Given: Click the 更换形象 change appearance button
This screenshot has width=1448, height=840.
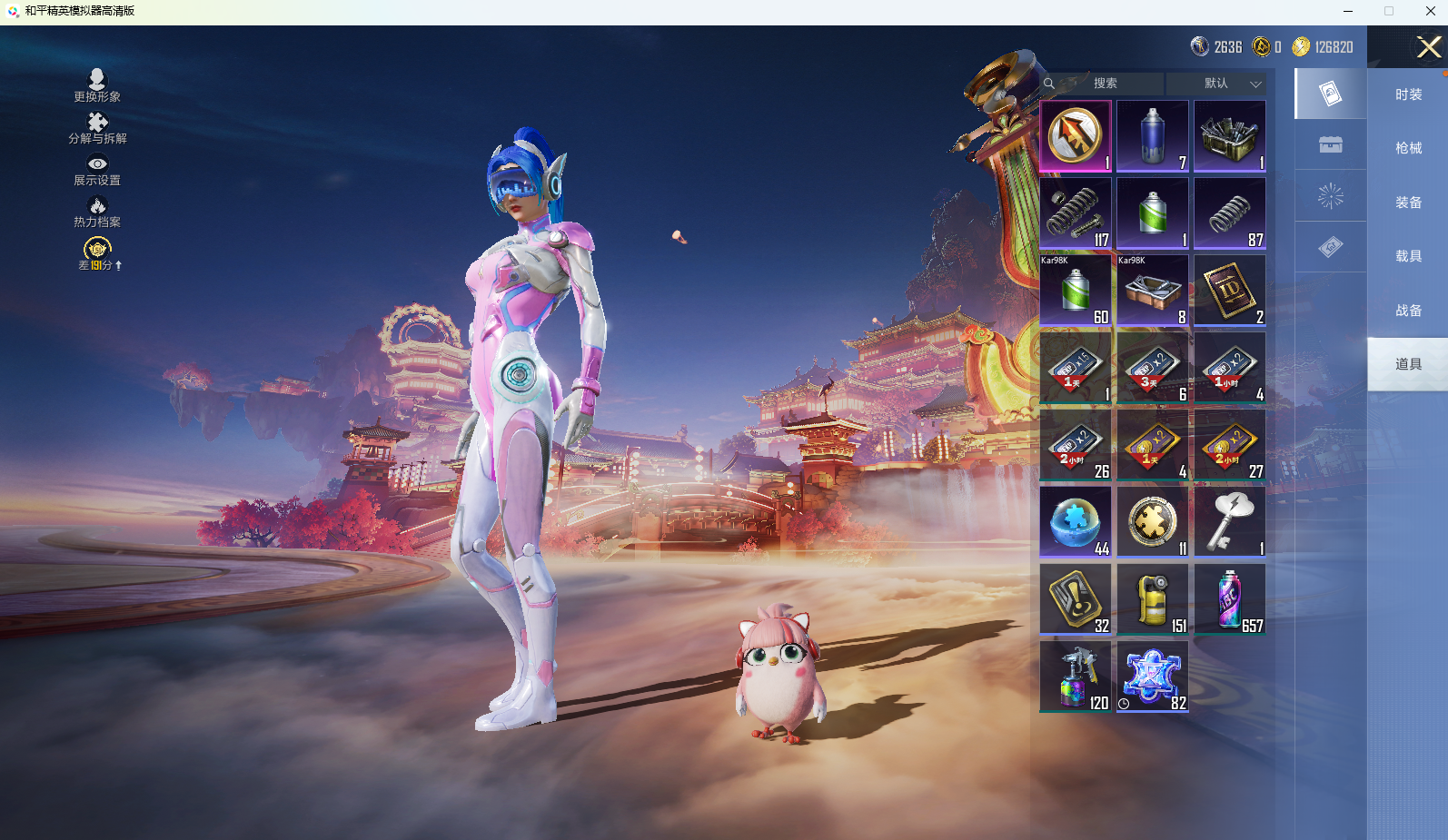Looking at the screenshot, I should [97, 85].
